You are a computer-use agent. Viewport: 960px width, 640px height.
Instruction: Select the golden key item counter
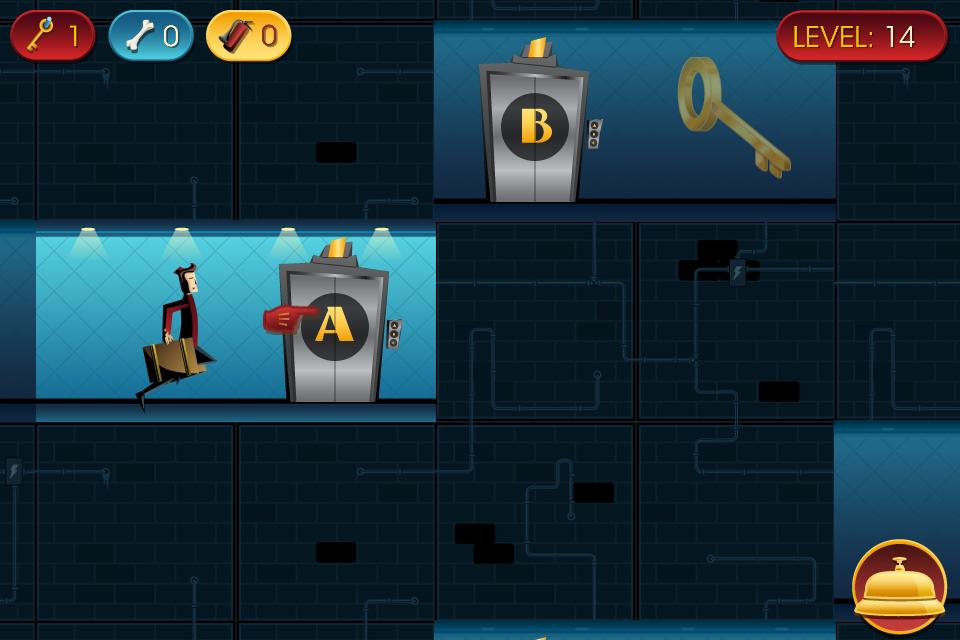(x=53, y=36)
